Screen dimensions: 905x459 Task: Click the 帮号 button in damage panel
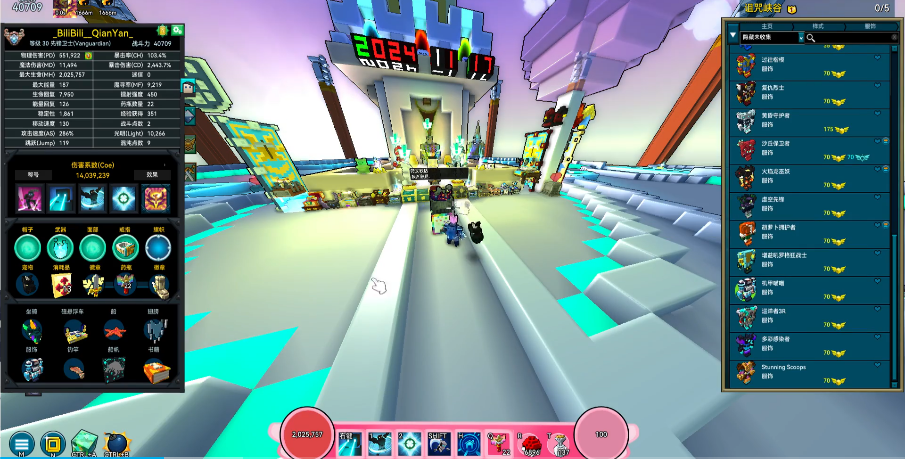coord(32,174)
